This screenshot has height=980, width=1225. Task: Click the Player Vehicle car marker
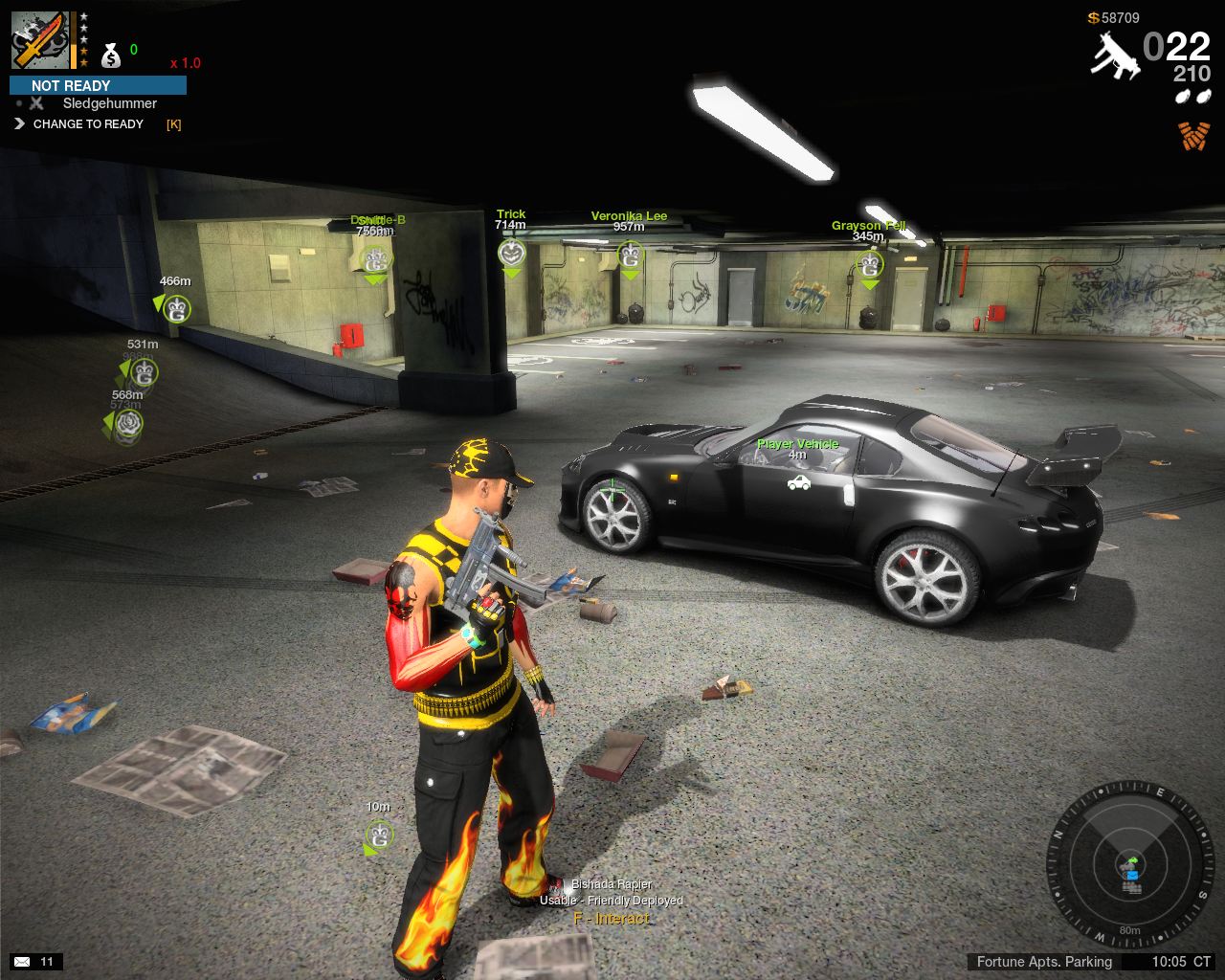point(798,483)
